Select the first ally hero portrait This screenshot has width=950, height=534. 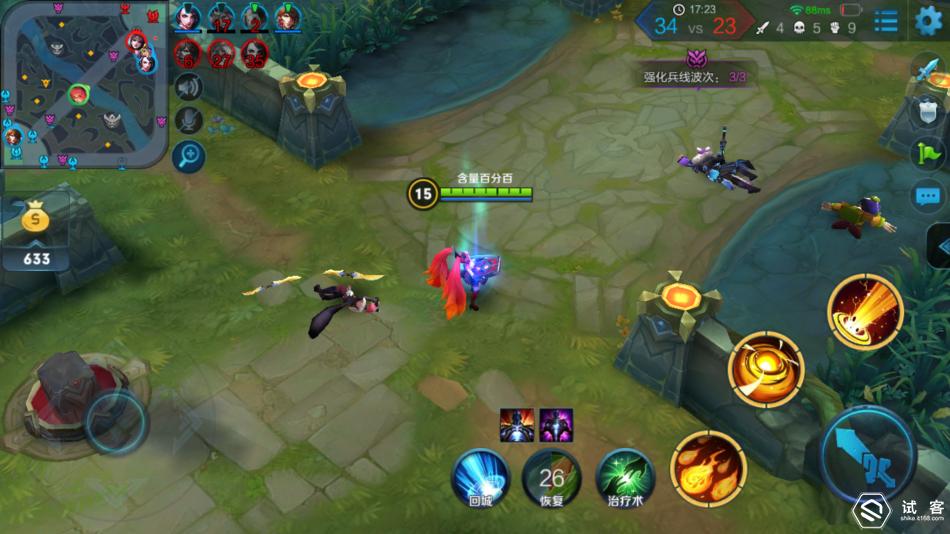tap(188, 17)
